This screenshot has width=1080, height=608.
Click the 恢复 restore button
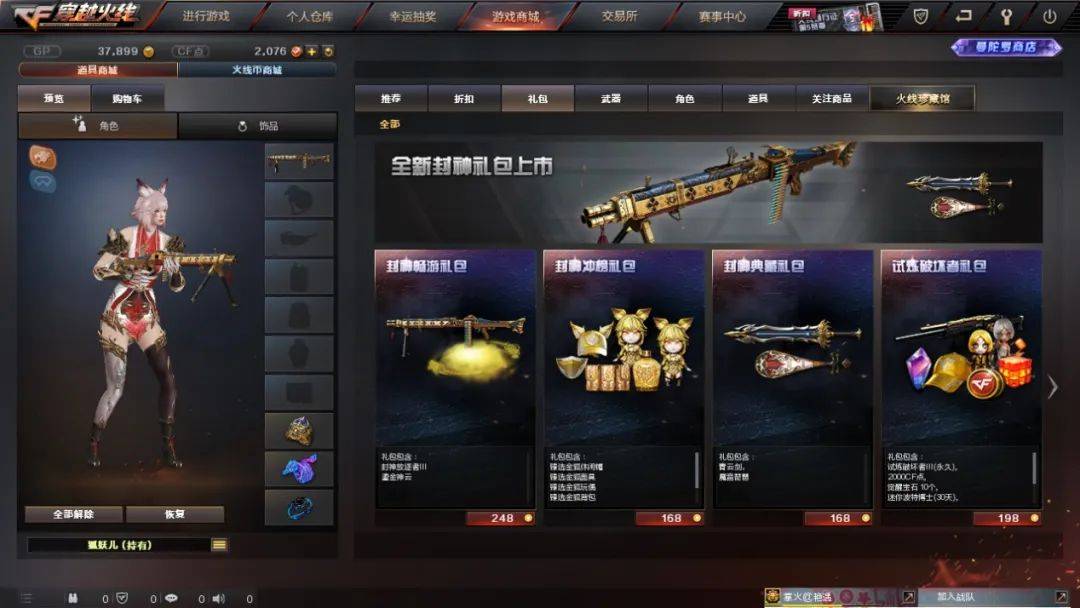175,514
